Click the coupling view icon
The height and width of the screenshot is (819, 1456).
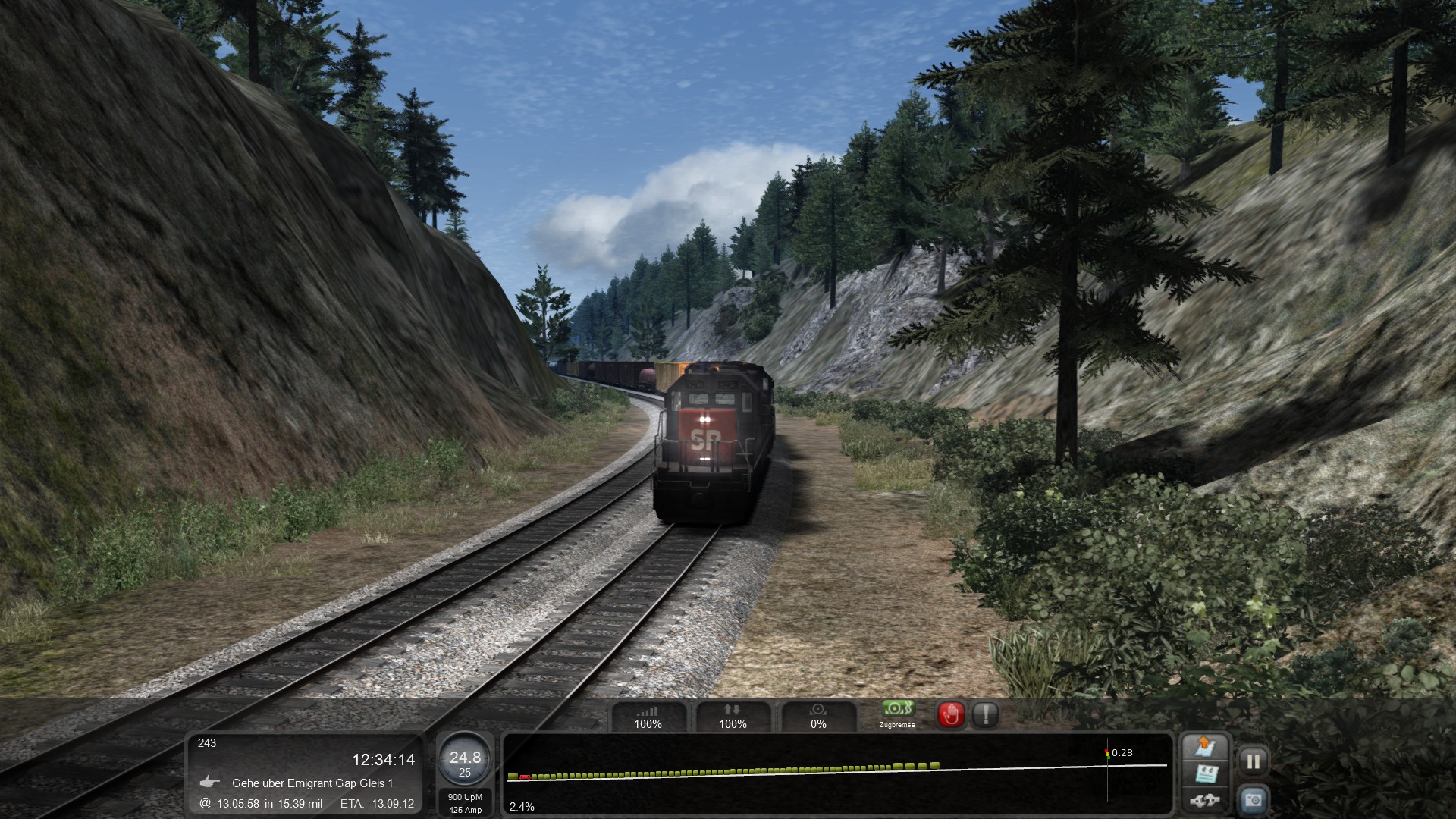click(1205, 800)
